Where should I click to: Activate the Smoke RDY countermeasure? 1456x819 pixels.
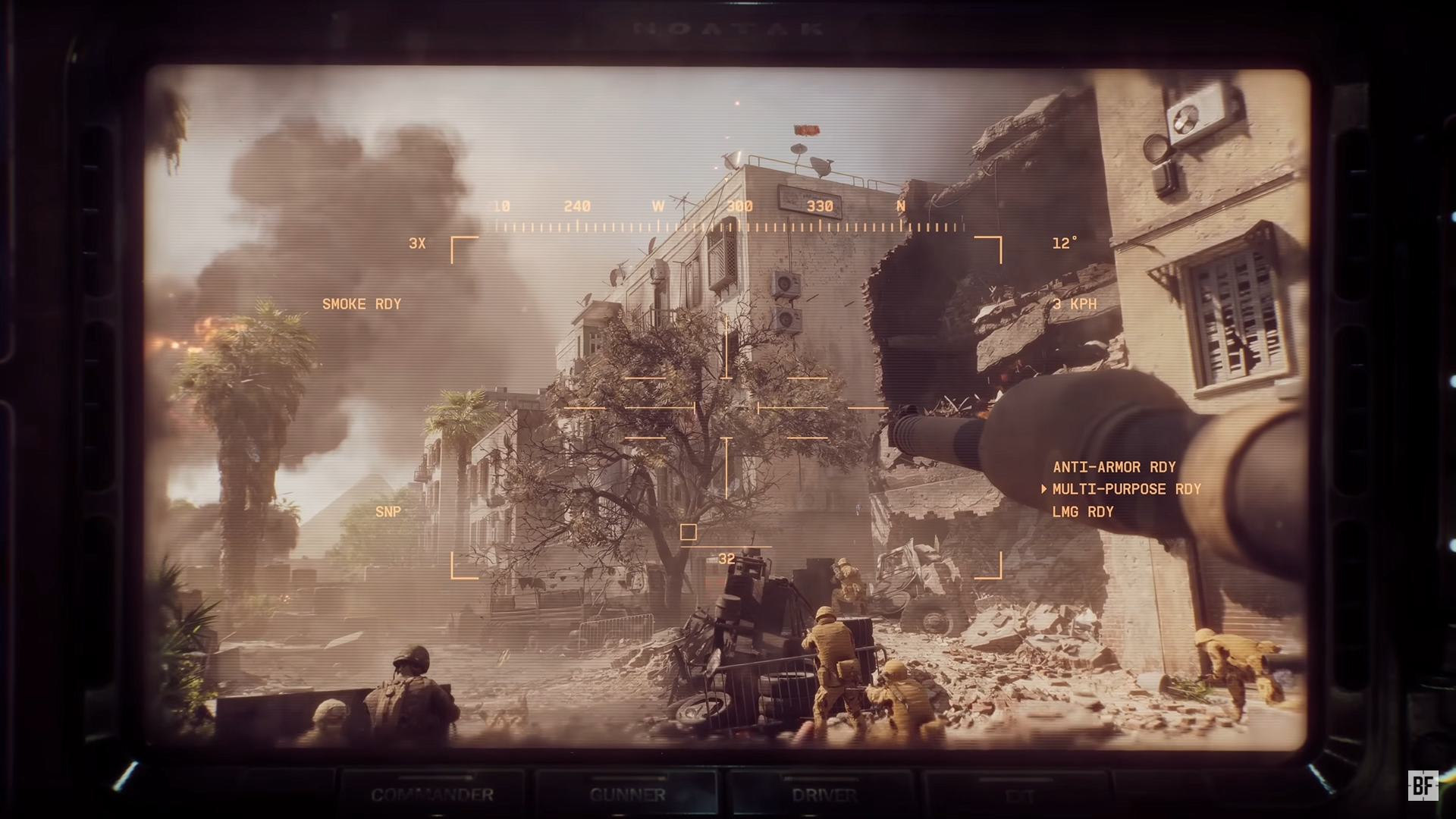click(362, 304)
